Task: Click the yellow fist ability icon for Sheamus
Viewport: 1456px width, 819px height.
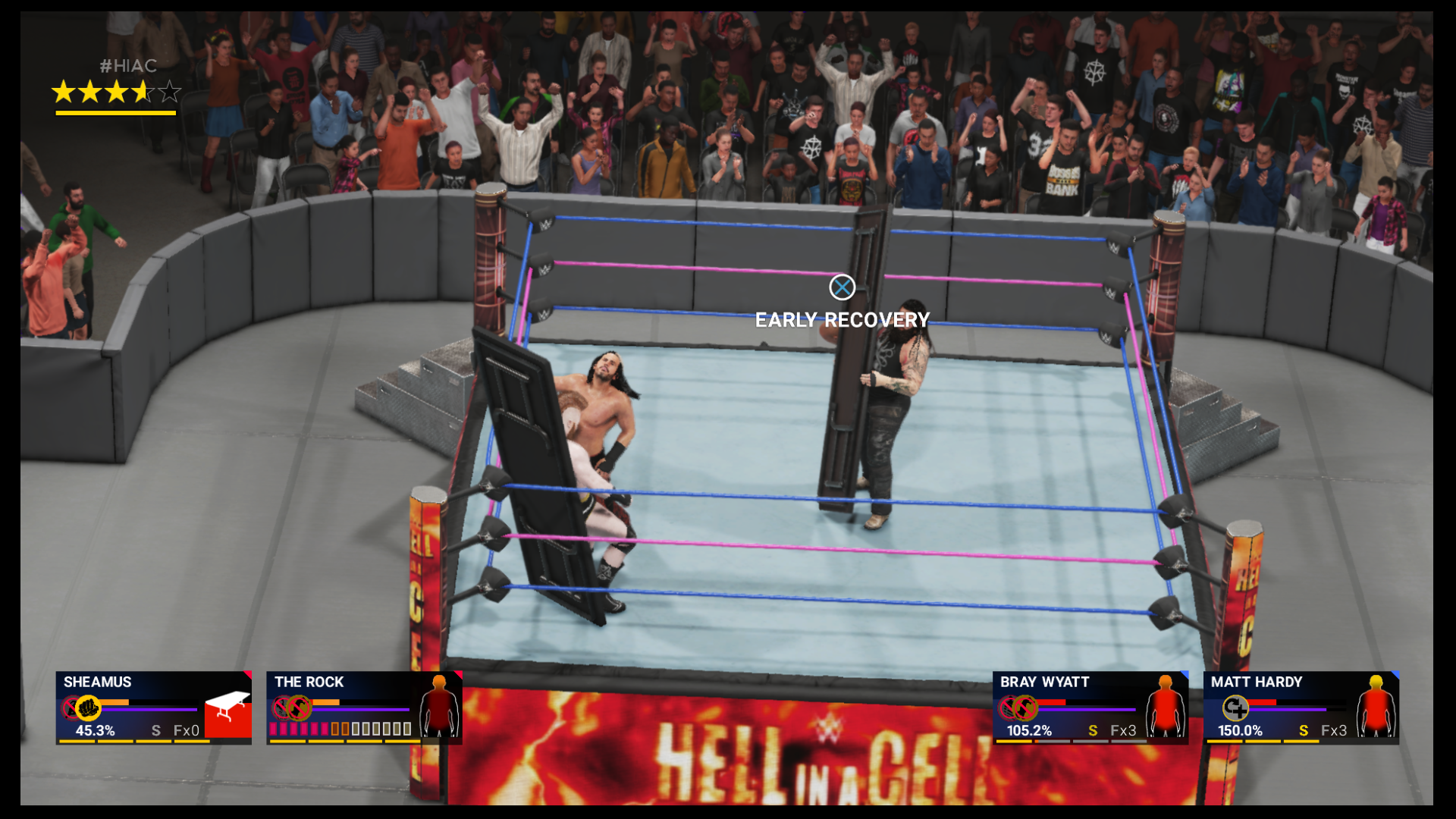Action: (x=89, y=707)
